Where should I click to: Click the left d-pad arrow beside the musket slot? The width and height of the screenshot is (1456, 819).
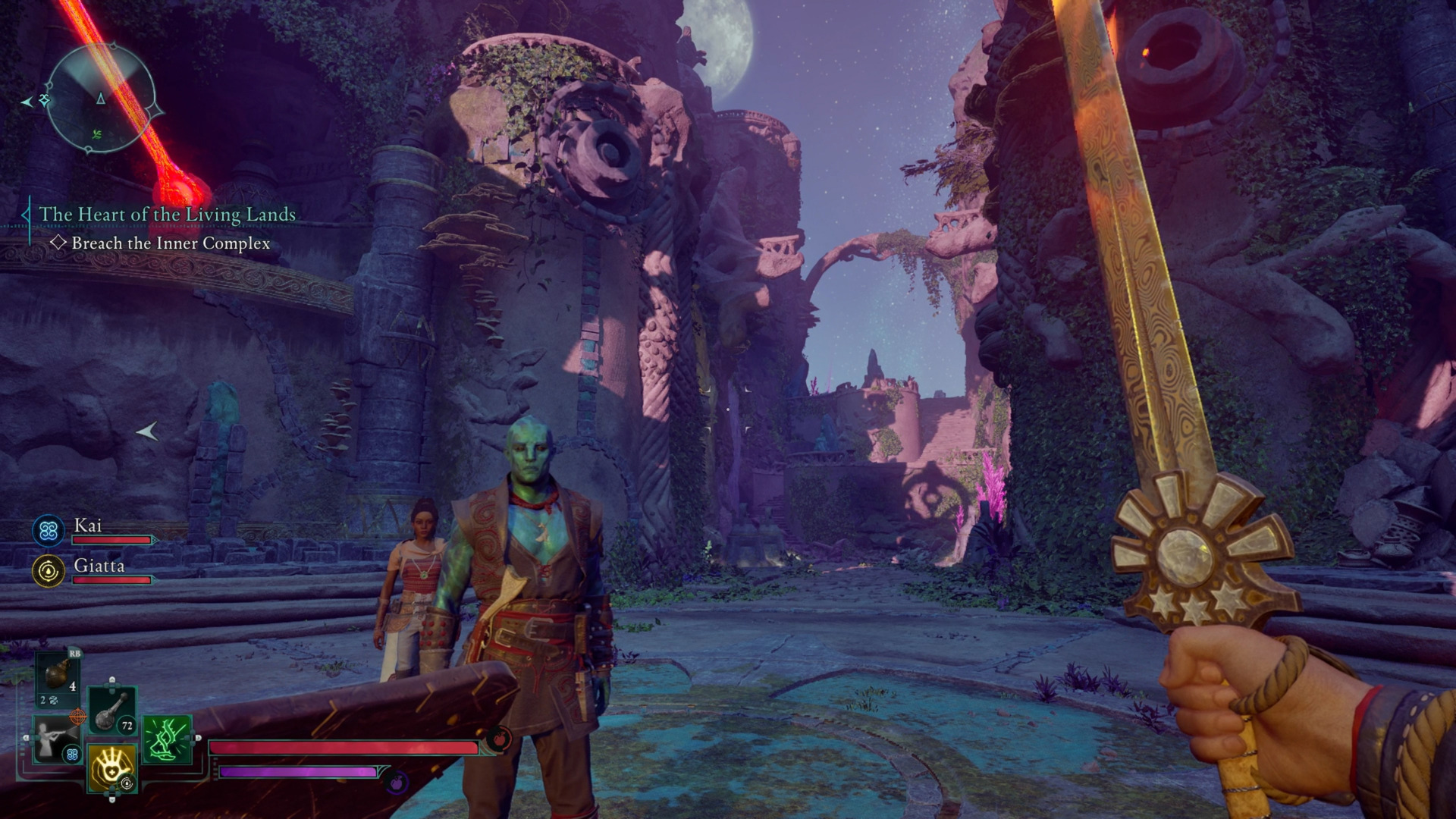coord(27,737)
